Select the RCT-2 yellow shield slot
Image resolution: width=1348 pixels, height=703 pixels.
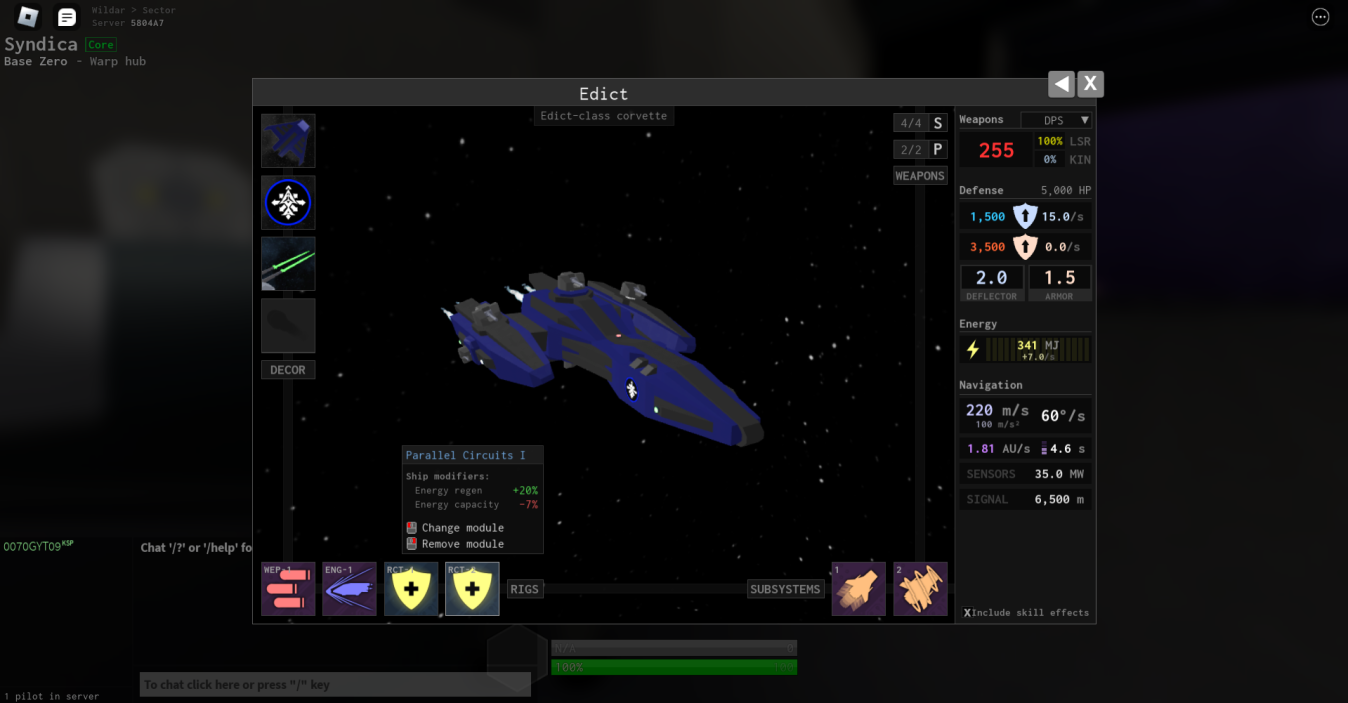click(x=472, y=589)
